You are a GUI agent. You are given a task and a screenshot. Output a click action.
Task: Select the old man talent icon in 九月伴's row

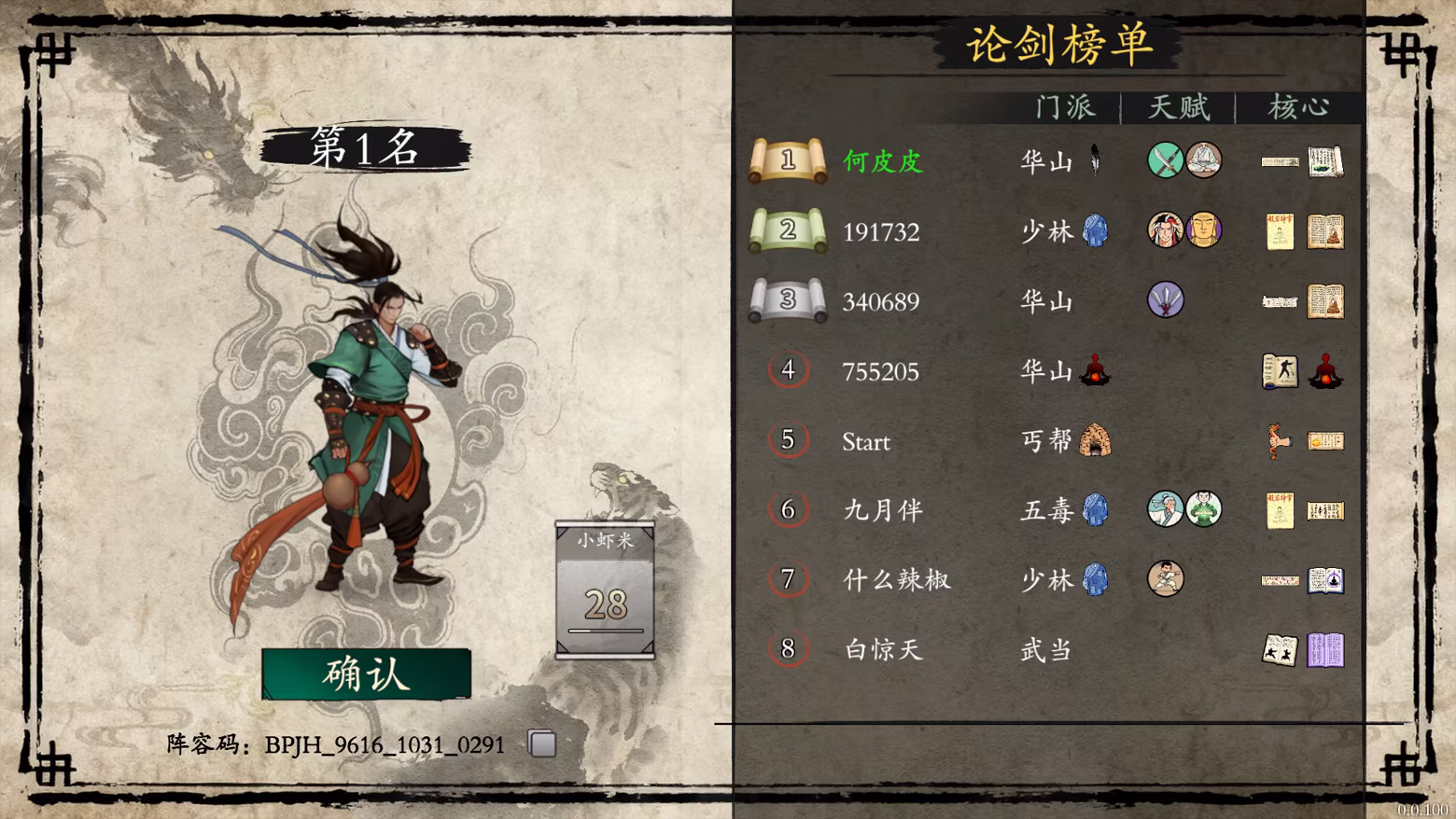pos(1165,509)
